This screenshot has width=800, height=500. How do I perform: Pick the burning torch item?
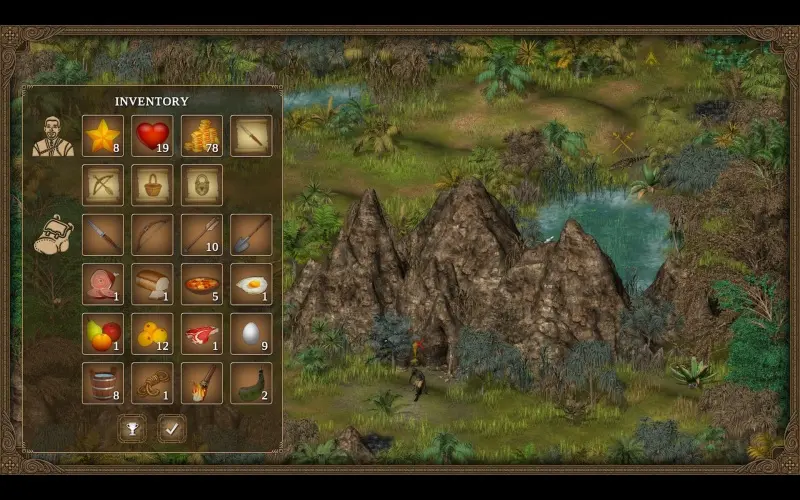pos(202,382)
